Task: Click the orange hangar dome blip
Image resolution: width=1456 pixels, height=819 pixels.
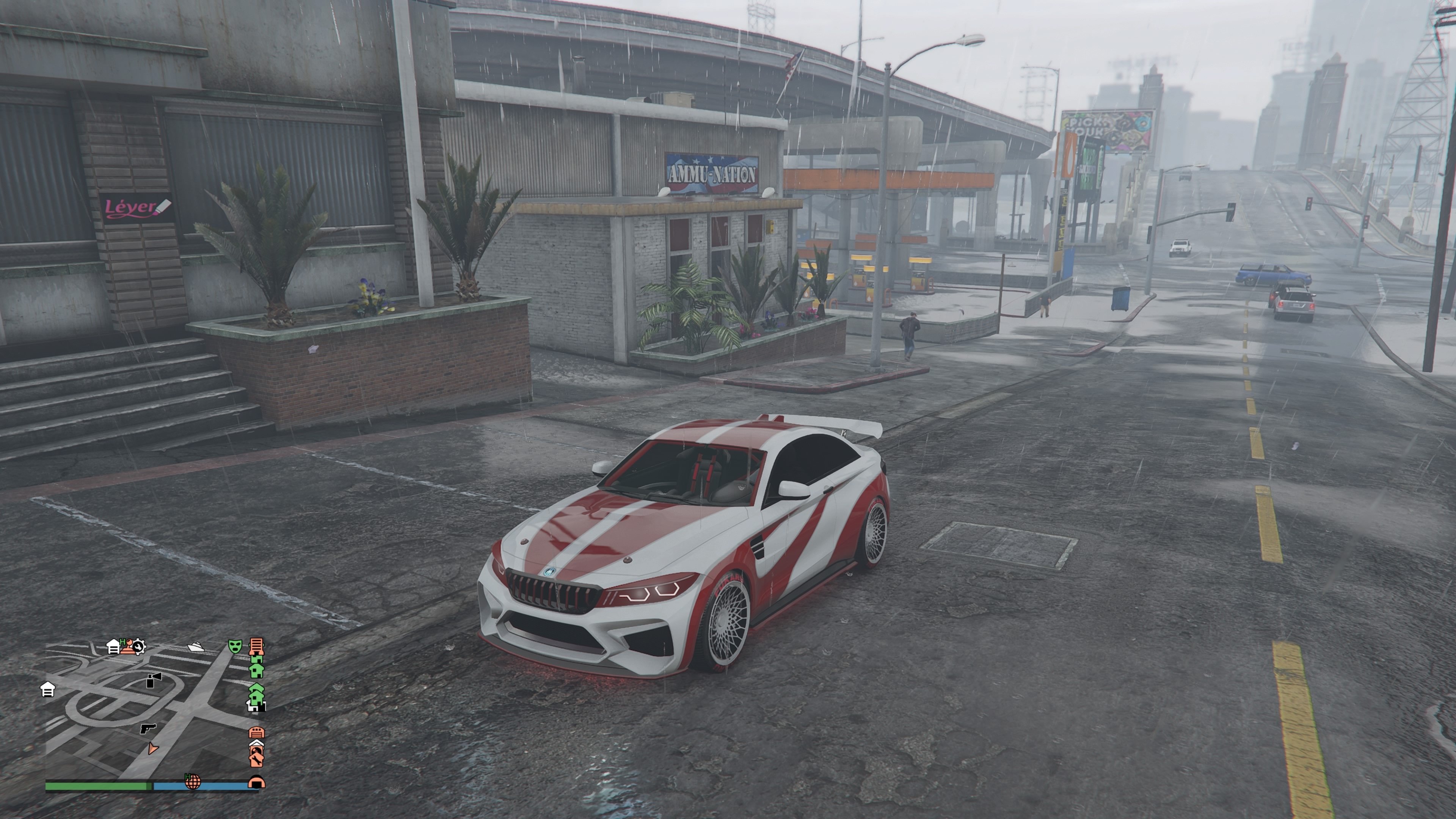Action: (256, 782)
